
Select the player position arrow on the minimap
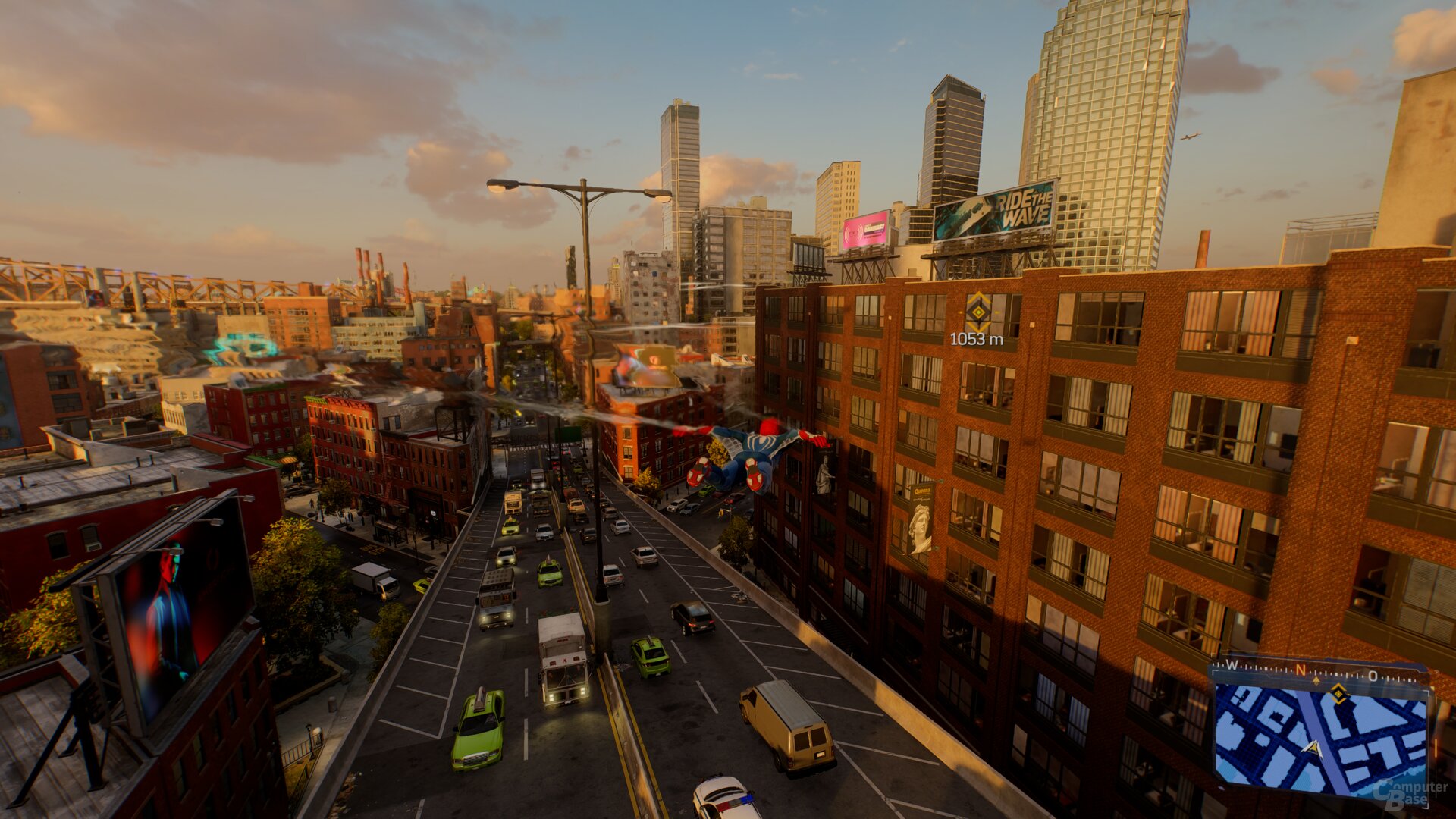tap(1313, 749)
